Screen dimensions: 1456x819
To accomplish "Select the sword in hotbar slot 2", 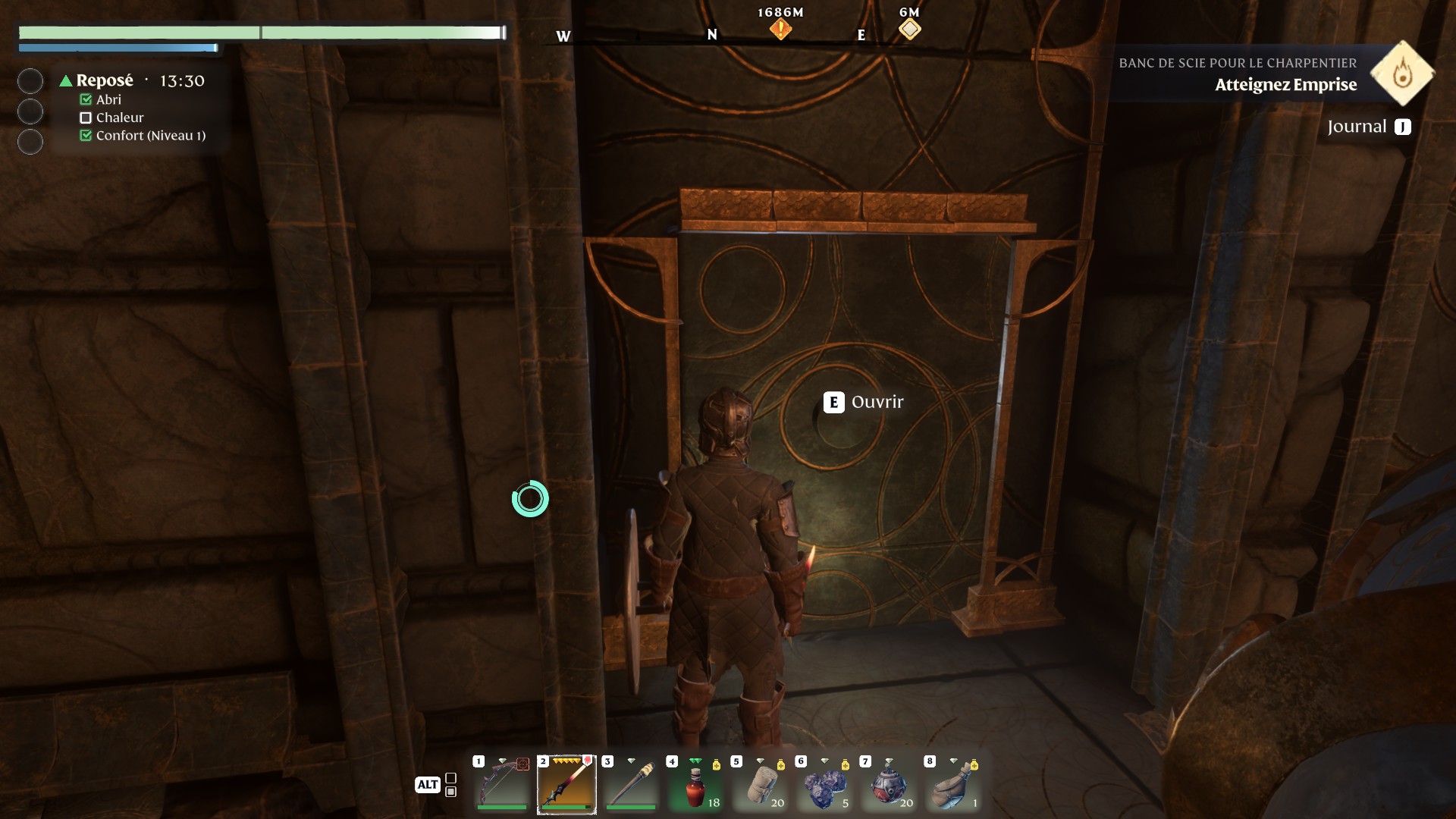I will tap(566, 784).
